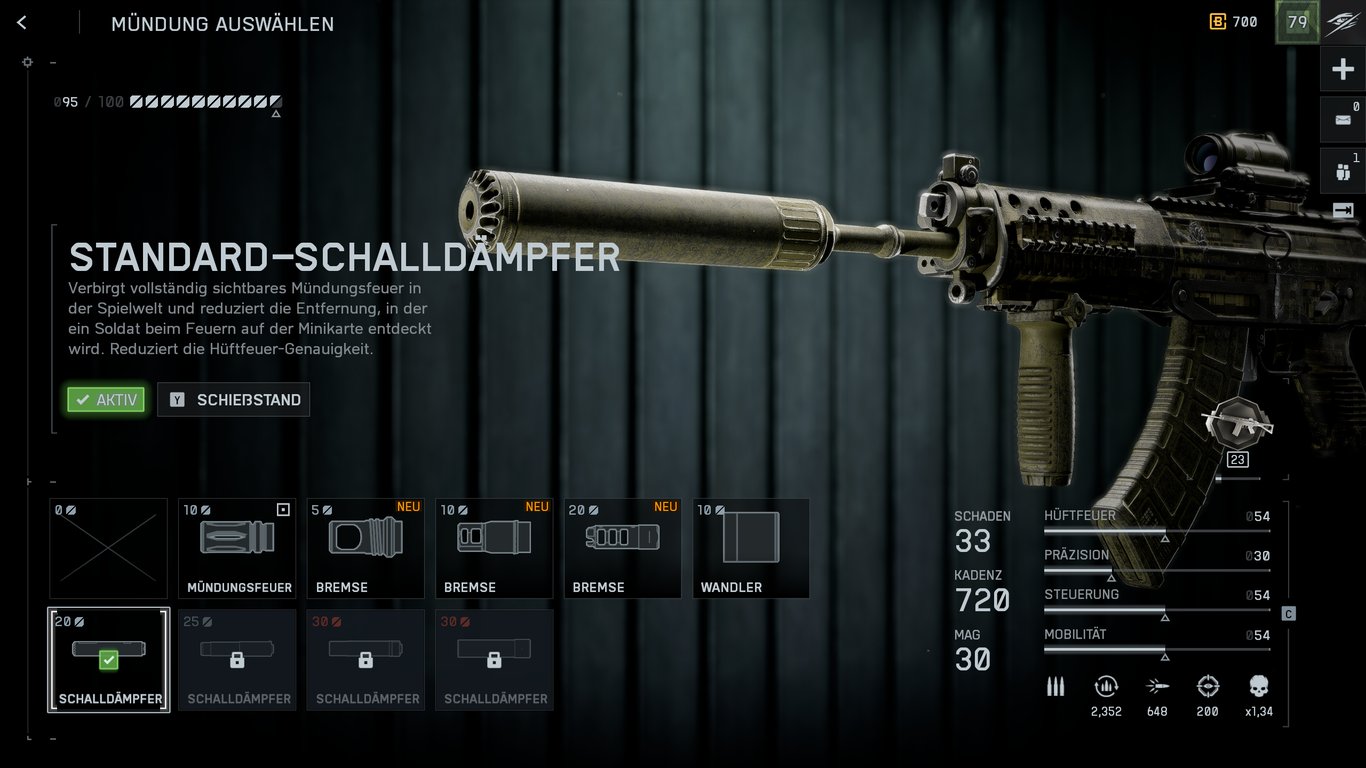Click the skull damage multiplier icon
Screen dimensions: 1366x768
(x=1257, y=688)
